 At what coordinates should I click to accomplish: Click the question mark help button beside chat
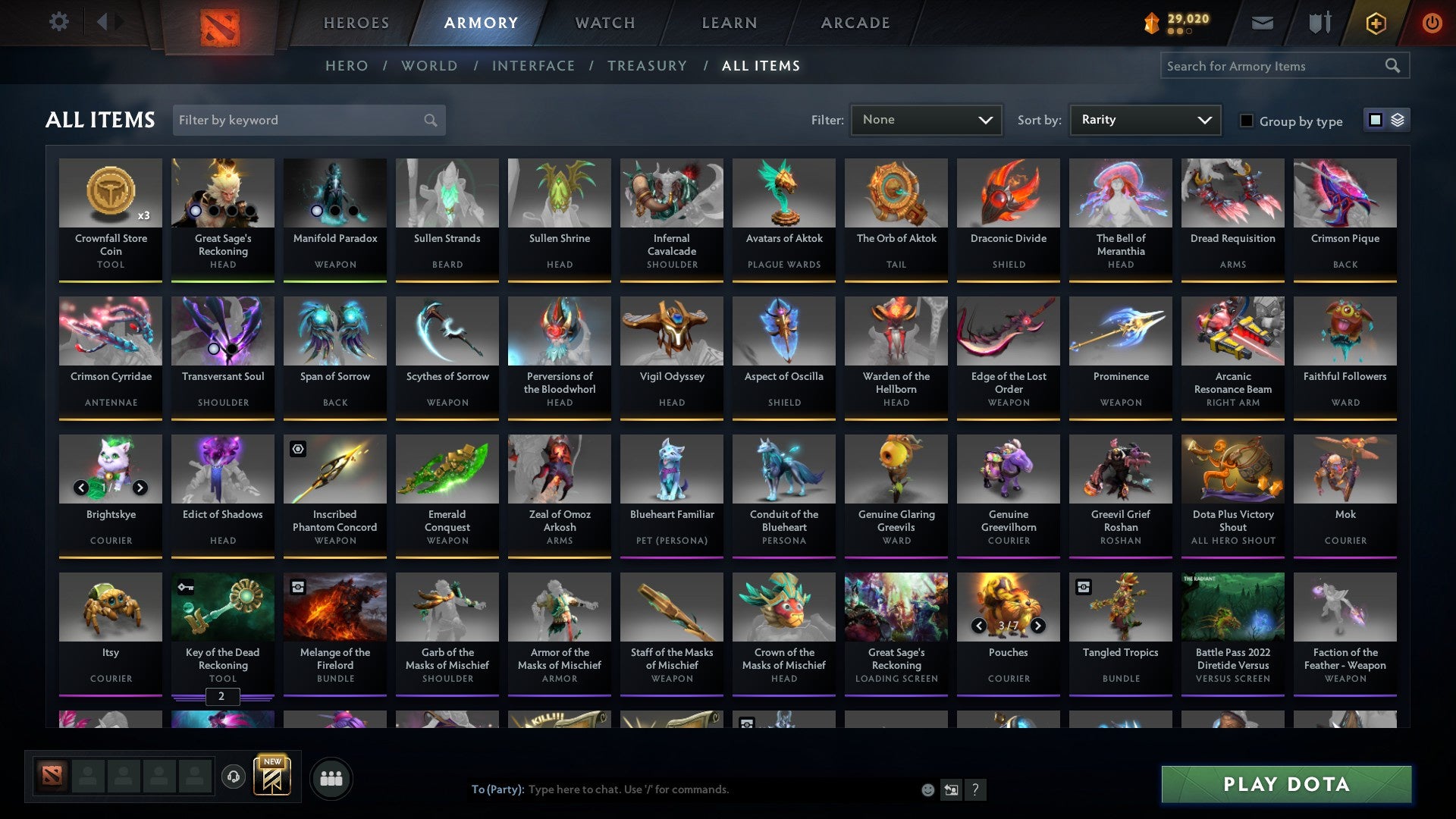975,789
